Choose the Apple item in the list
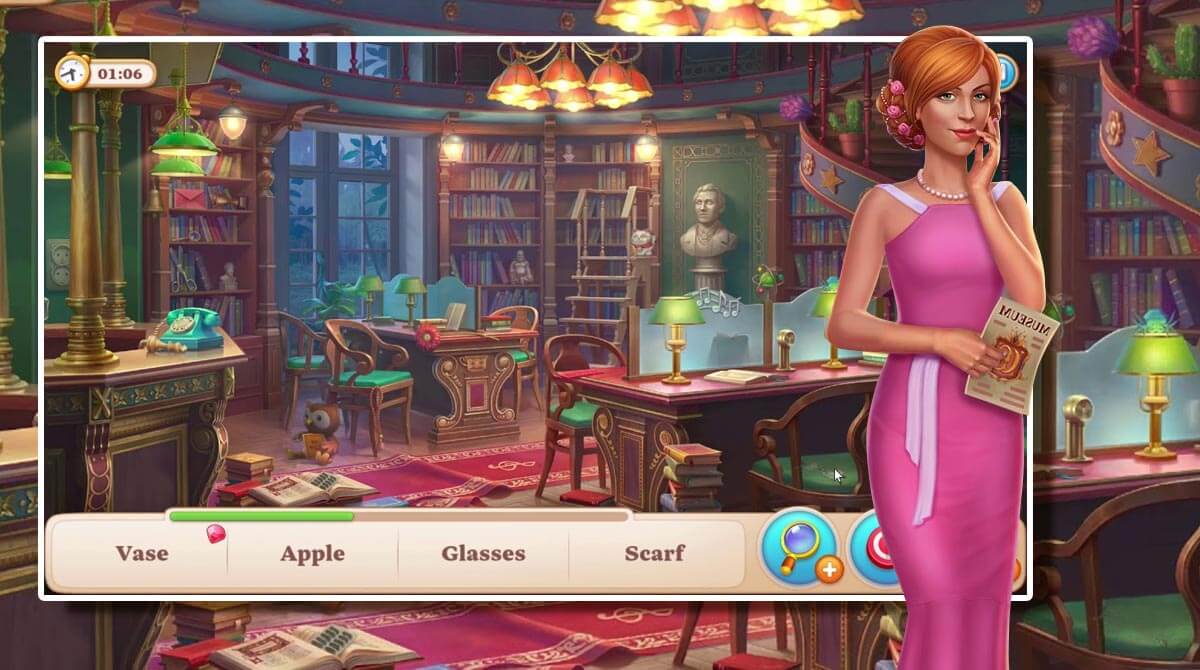 312,553
